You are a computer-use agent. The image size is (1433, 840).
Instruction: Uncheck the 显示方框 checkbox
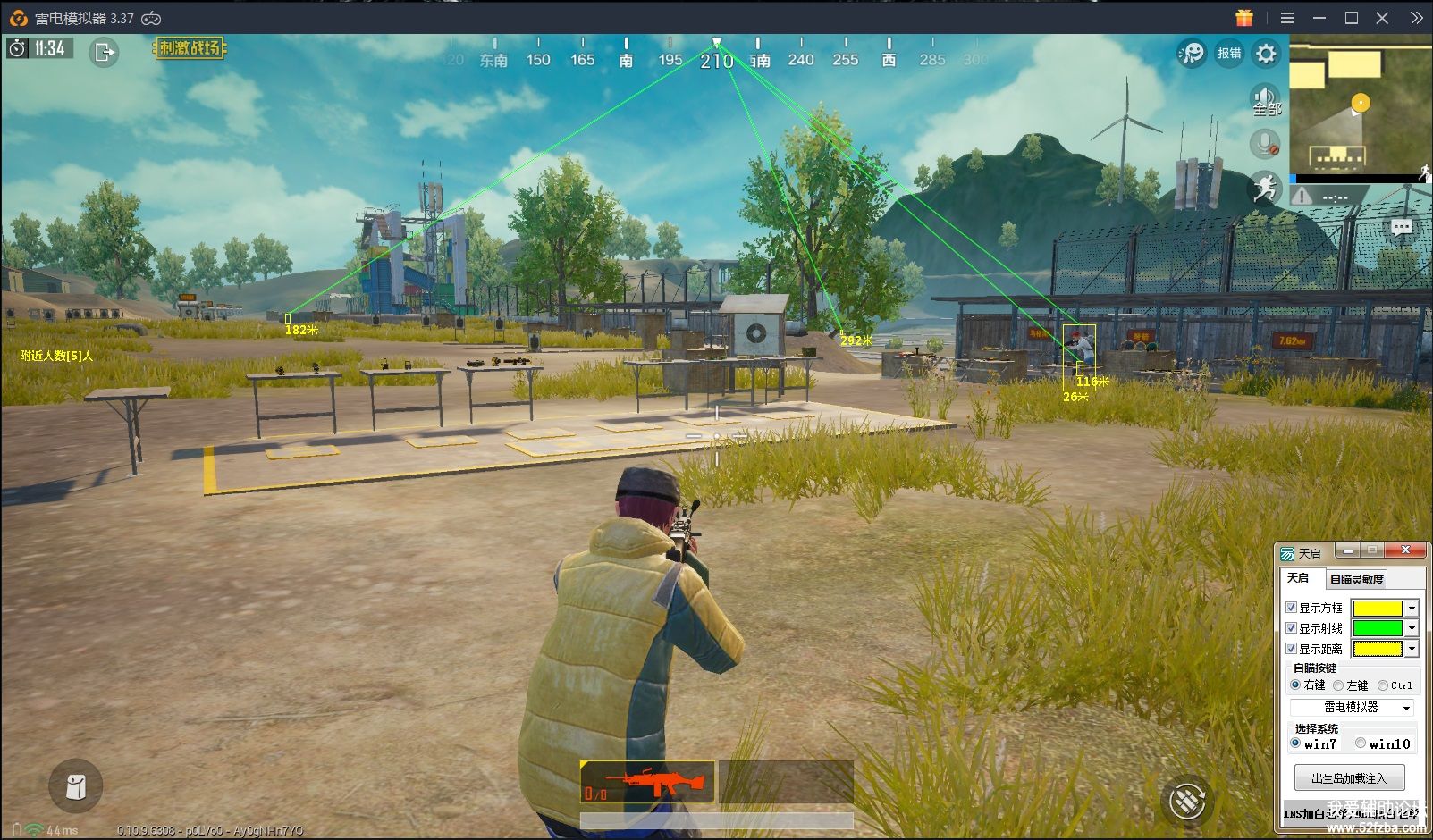click(1291, 608)
